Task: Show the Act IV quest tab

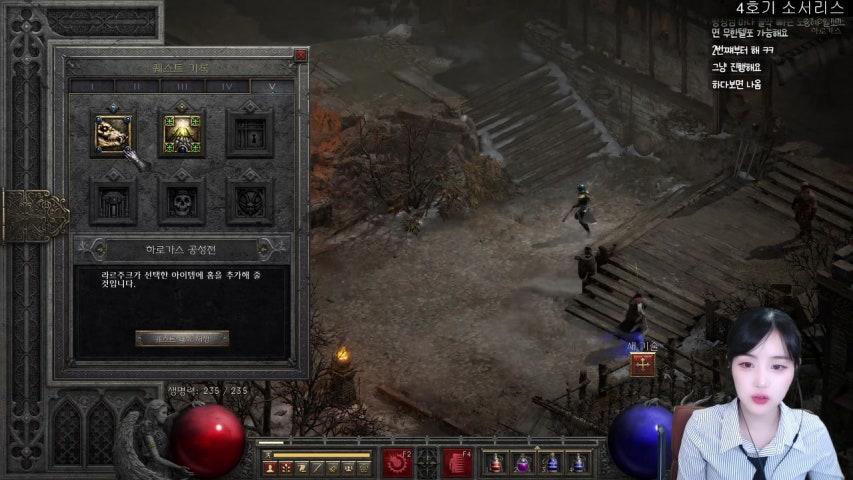Action: coord(227,87)
